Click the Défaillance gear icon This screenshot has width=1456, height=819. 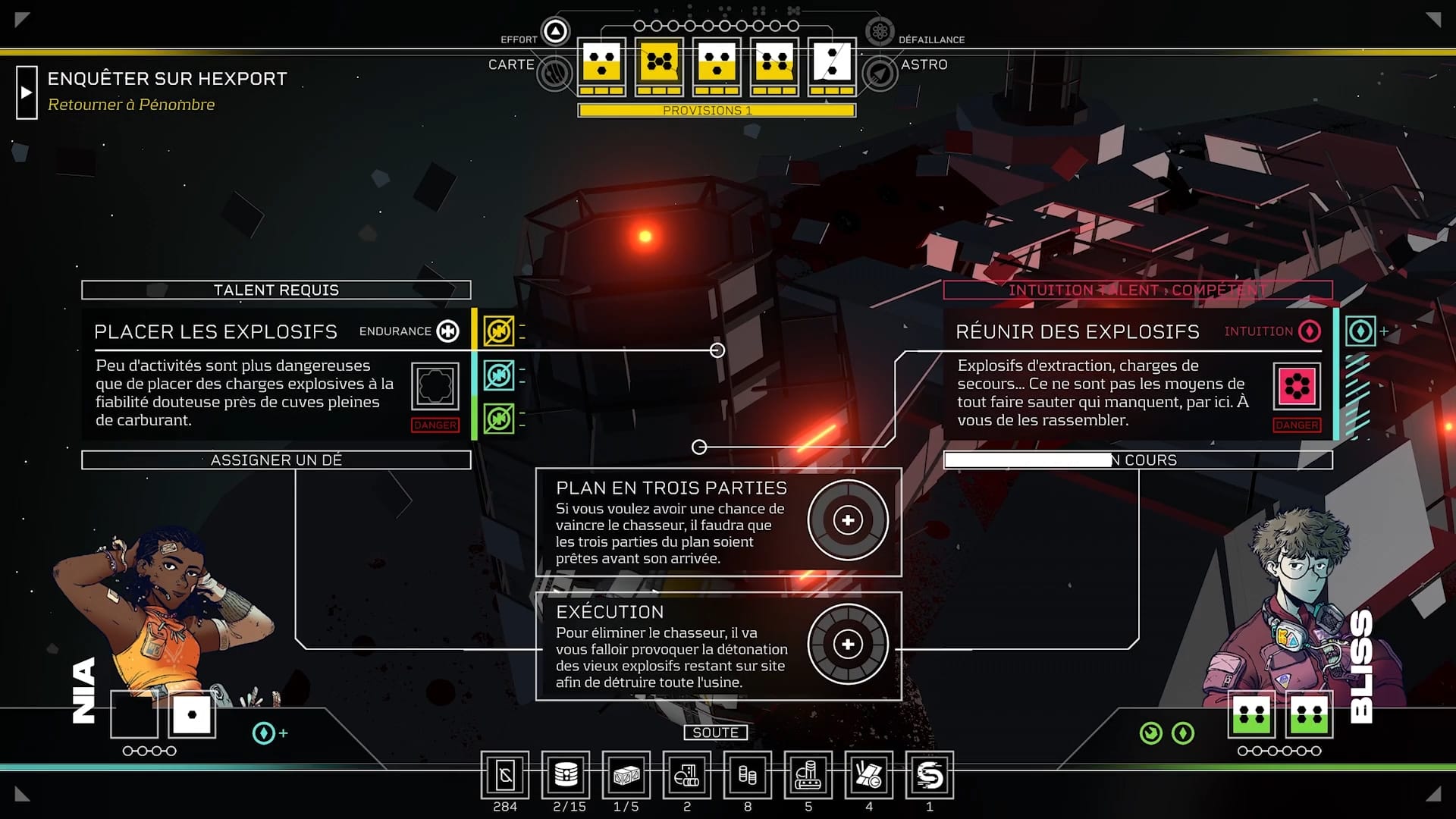[880, 31]
